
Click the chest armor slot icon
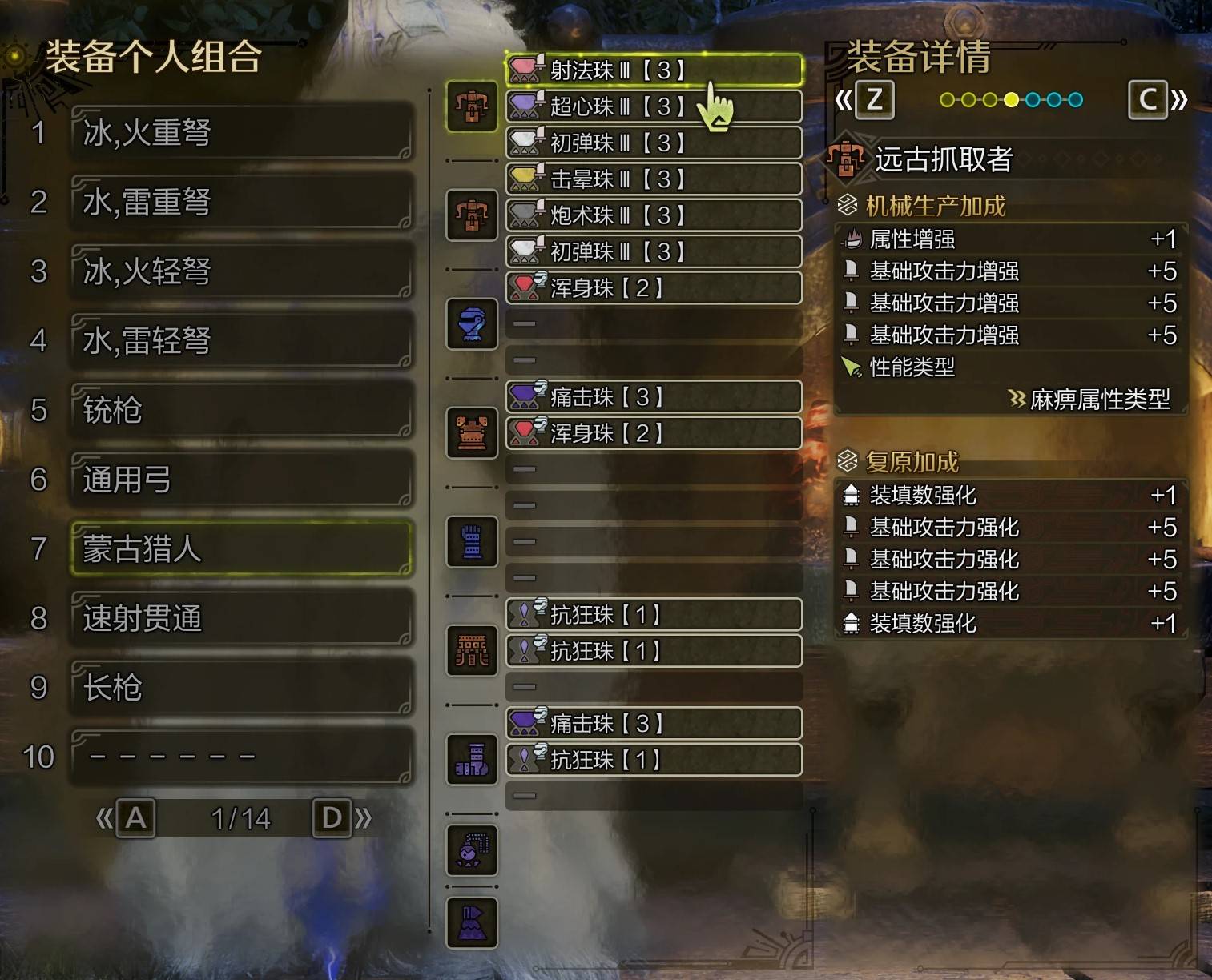coord(472,432)
